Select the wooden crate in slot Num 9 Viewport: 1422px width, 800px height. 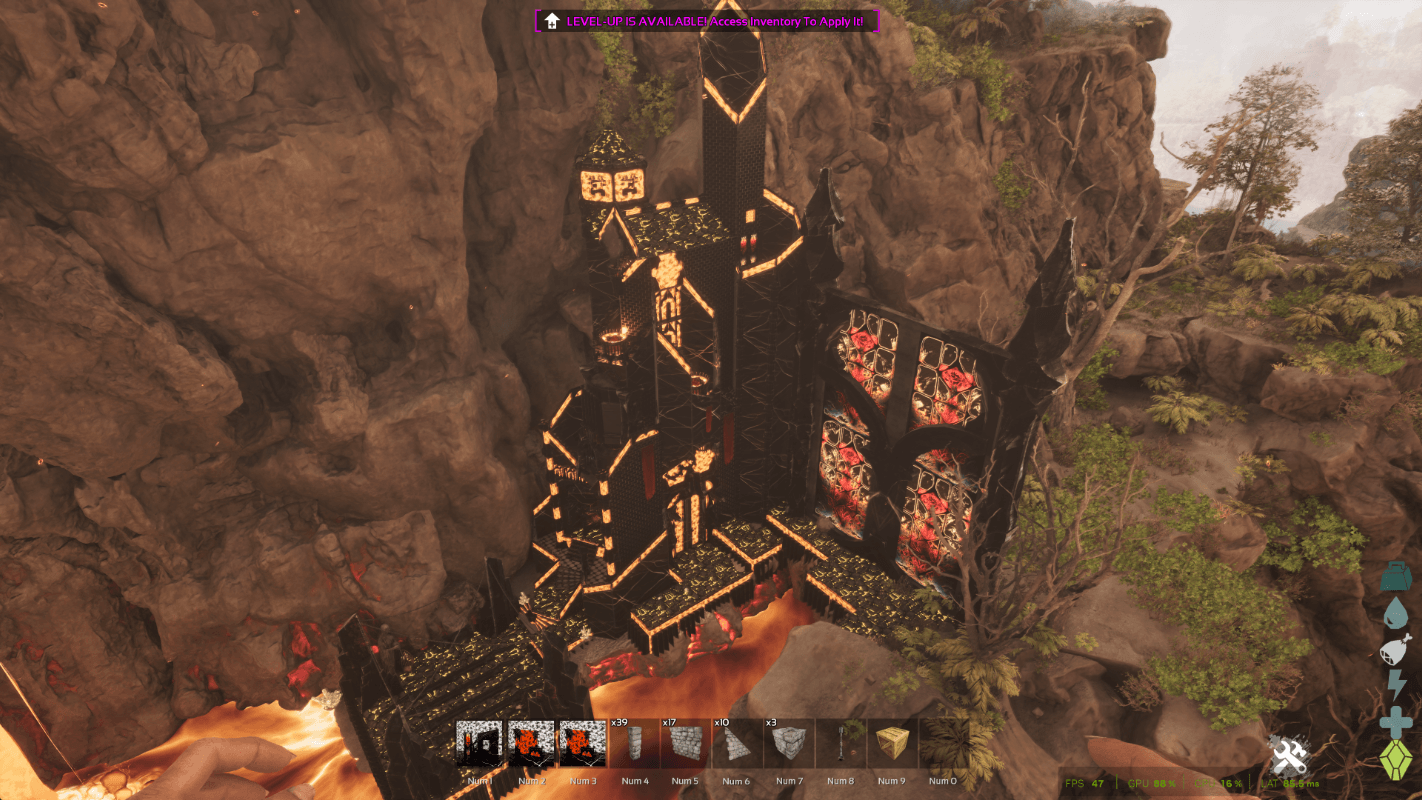pyautogui.click(x=890, y=744)
